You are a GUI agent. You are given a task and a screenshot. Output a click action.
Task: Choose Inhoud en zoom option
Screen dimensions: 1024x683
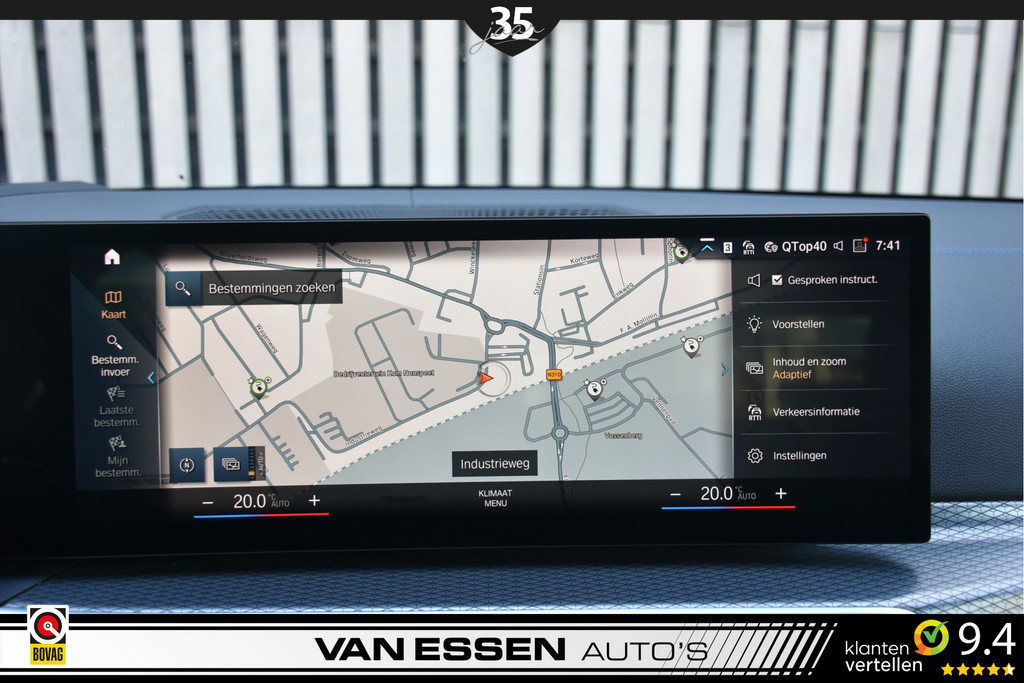tap(808, 368)
